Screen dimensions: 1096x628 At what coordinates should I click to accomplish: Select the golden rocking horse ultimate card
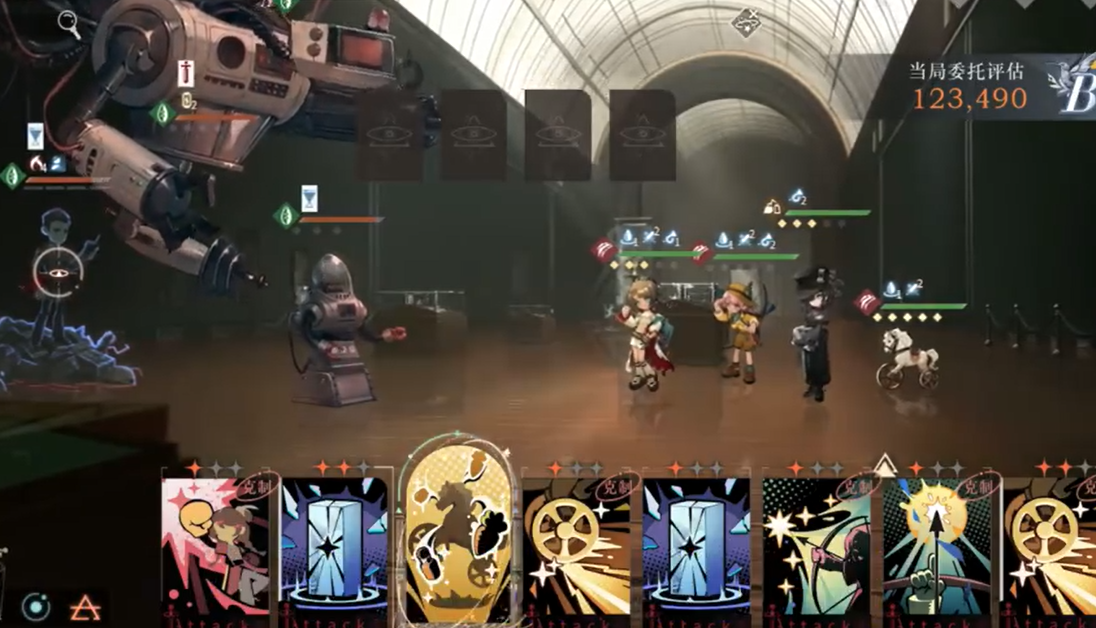pos(459,535)
